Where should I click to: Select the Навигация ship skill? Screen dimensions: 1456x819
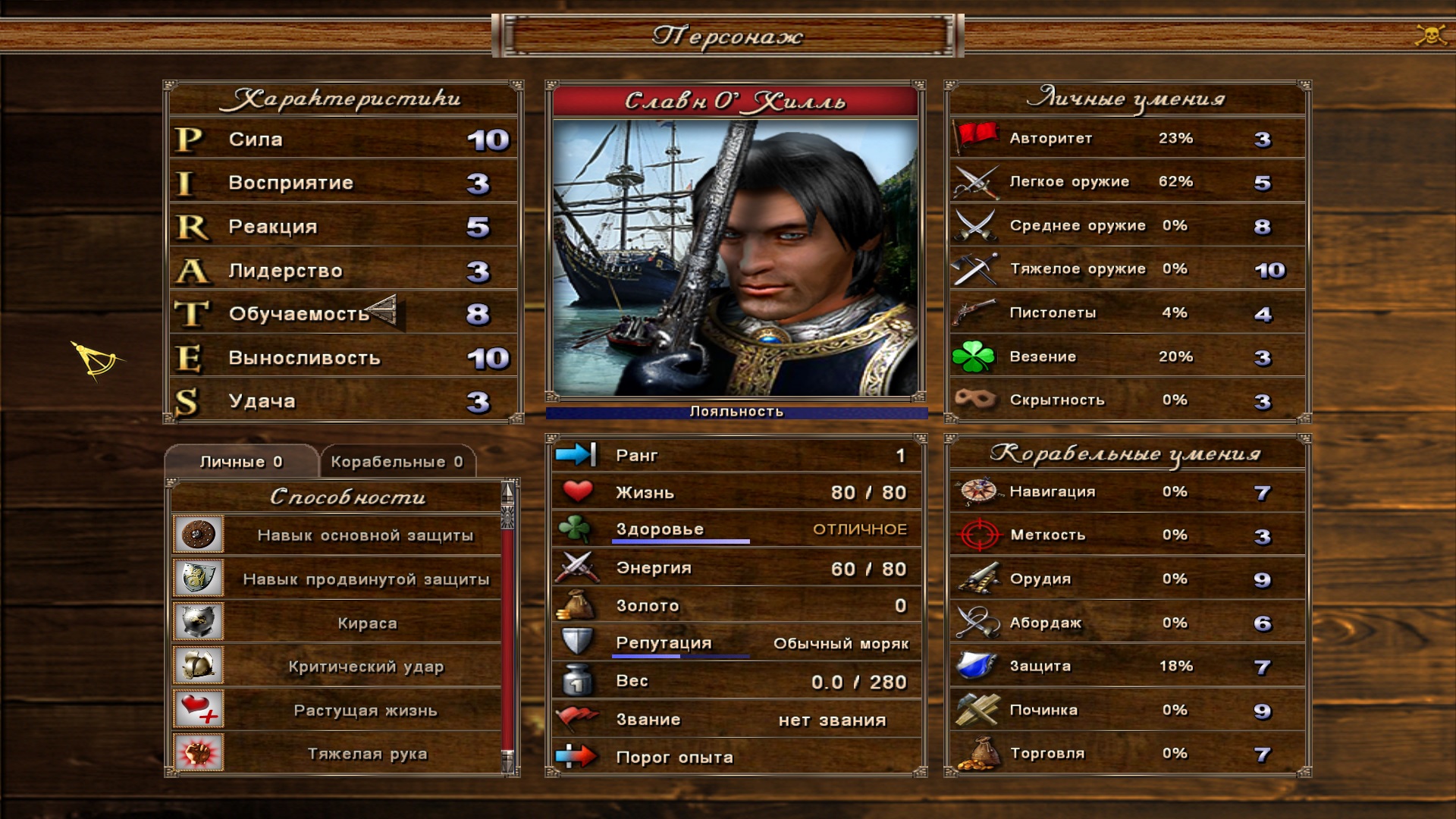[x=1127, y=492]
